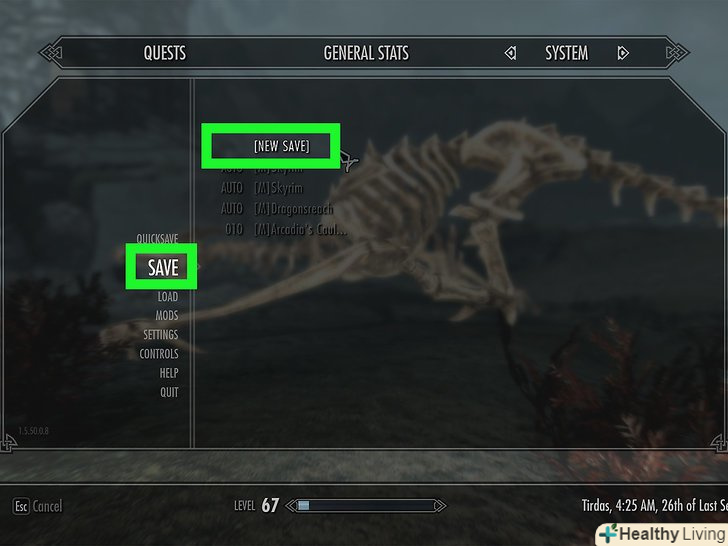The width and height of the screenshot is (728, 546).
Task: Open the General Stats tab
Action: coord(366,53)
